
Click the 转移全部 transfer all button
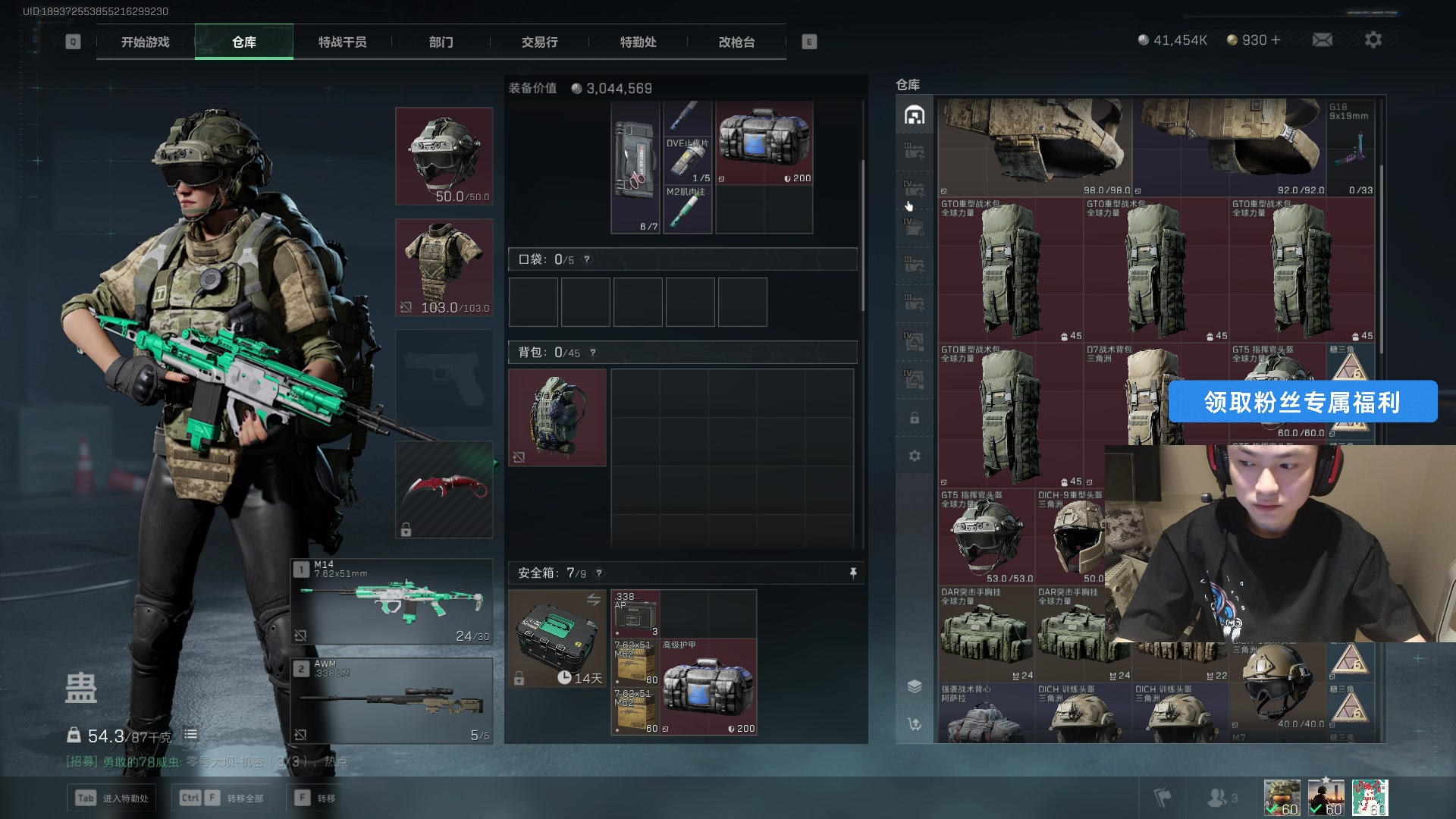(x=221, y=798)
